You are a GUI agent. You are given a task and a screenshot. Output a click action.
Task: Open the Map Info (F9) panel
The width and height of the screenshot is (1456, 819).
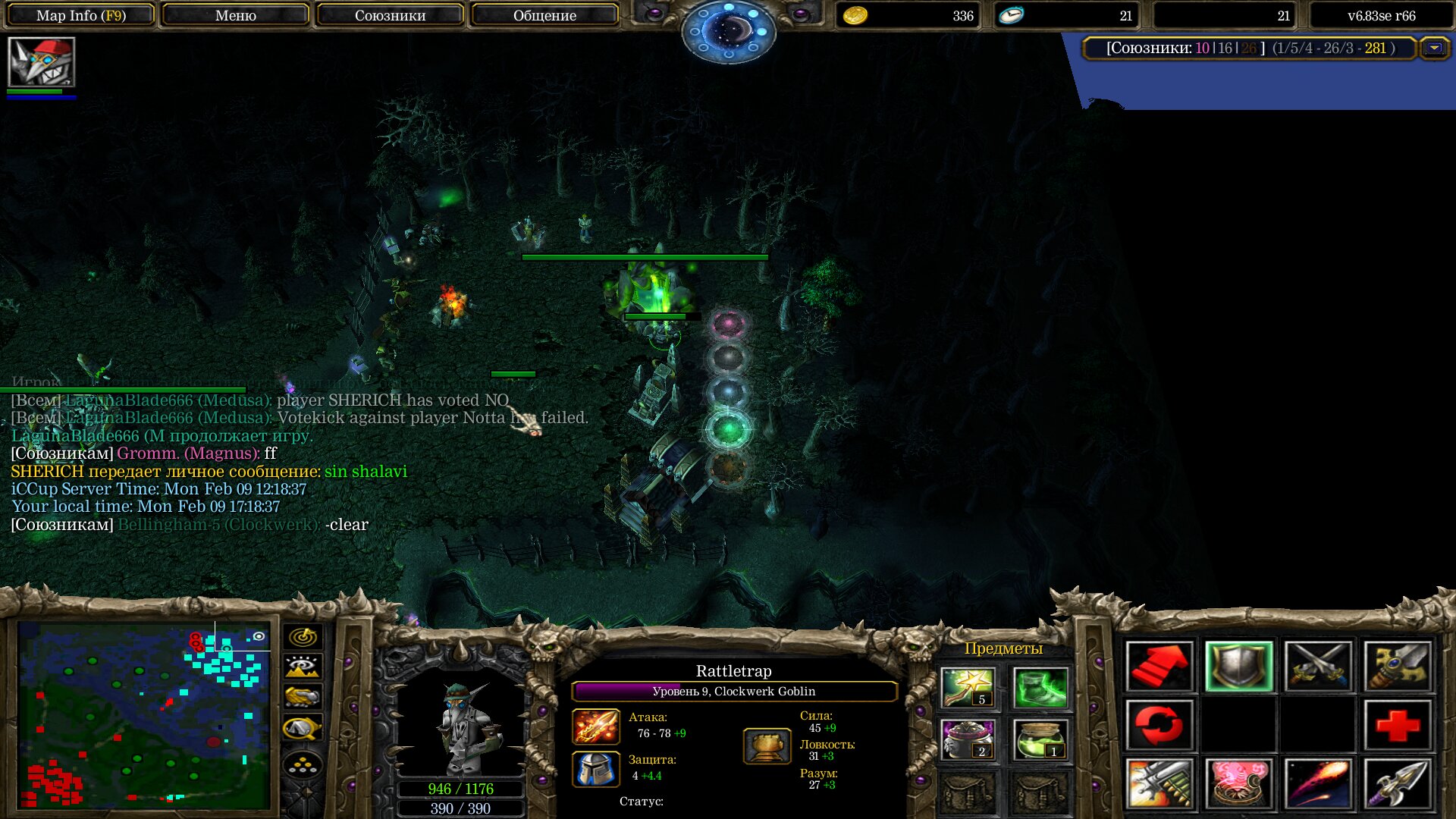tap(81, 15)
